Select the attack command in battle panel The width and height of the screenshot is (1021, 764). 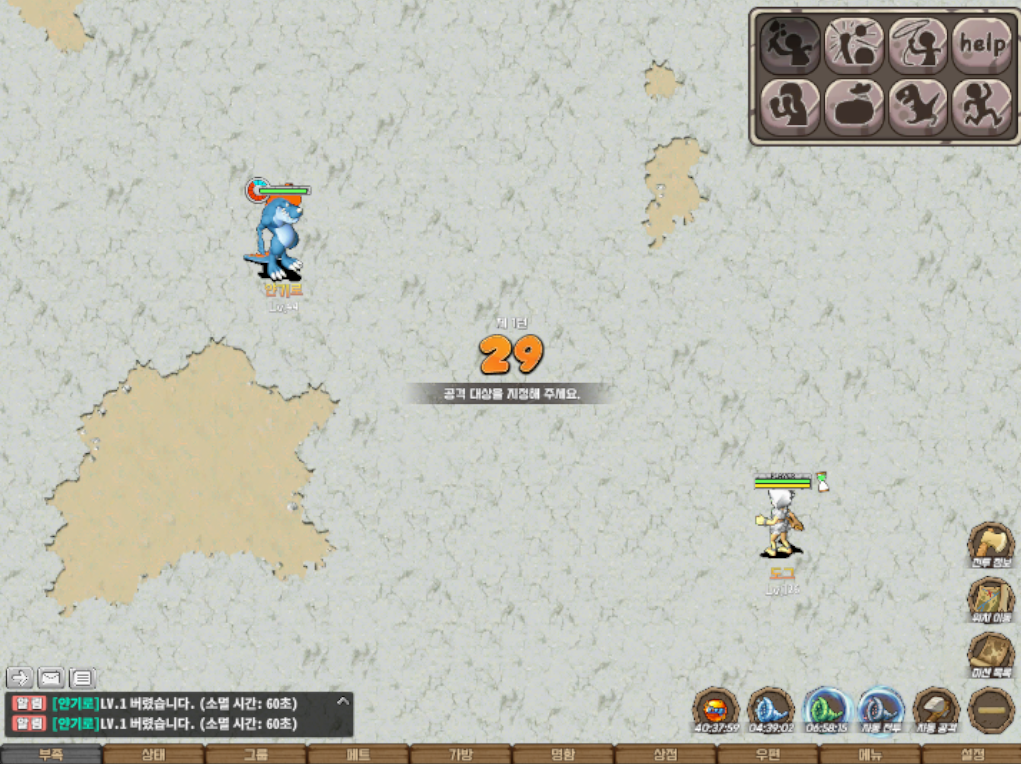coord(790,44)
